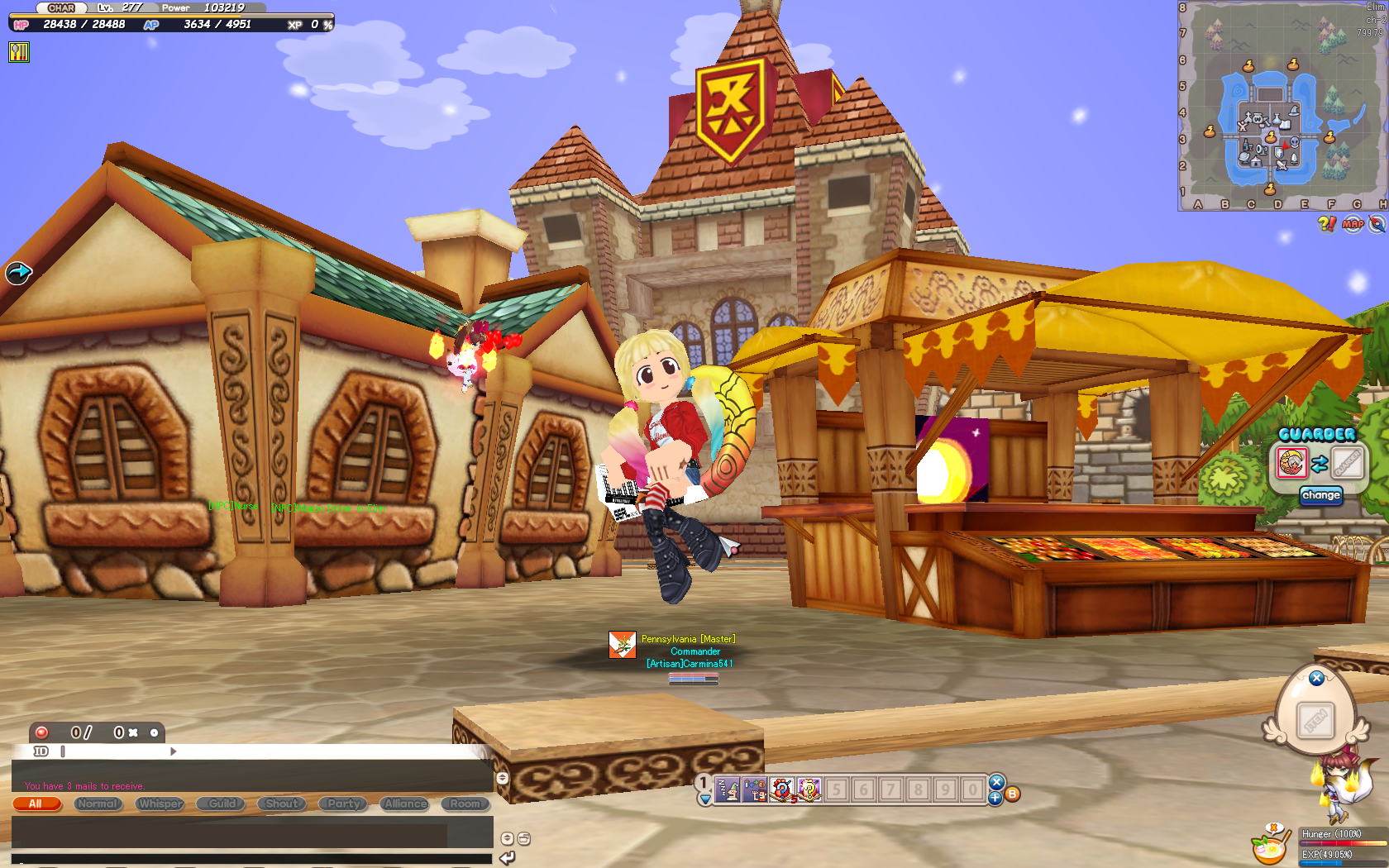1389x868 pixels.
Task: Toggle the compass icon below the minimap
Action: coord(1377,224)
